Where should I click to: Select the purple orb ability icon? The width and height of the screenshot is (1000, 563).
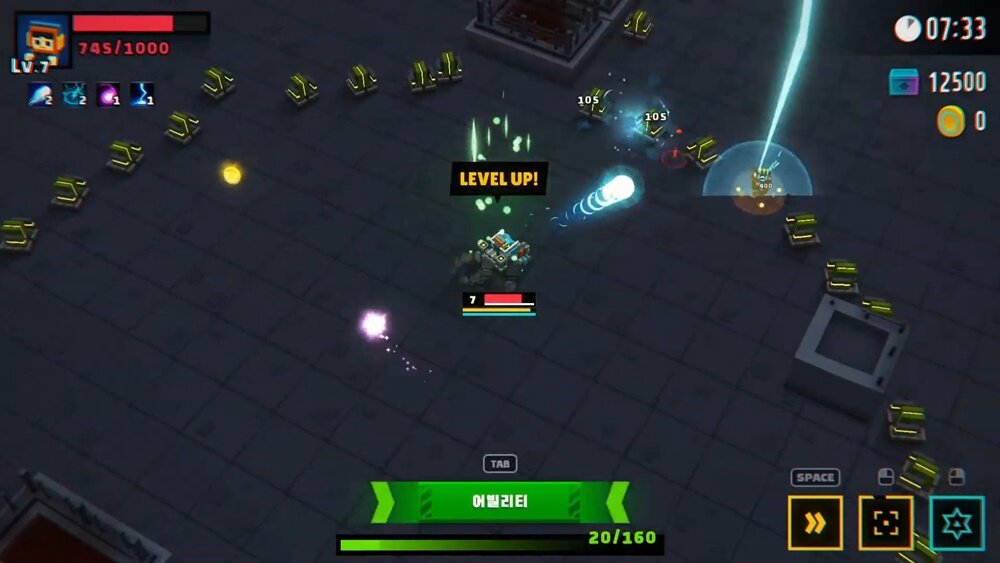point(108,94)
